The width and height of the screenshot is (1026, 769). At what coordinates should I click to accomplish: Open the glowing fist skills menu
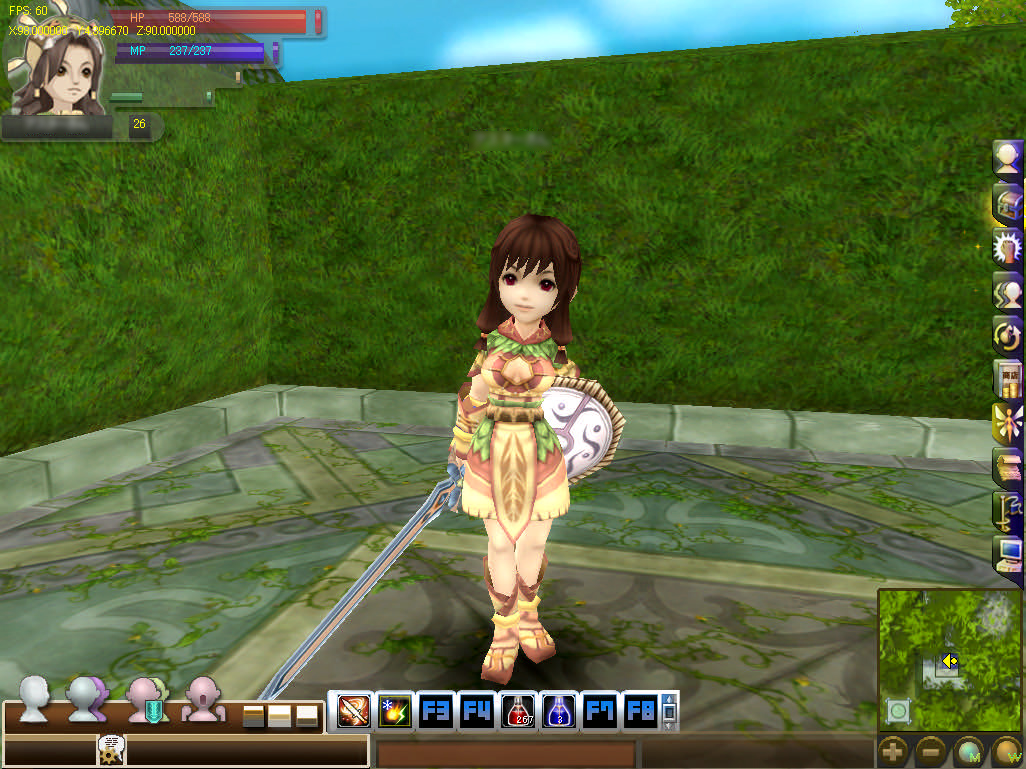click(1007, 246)
